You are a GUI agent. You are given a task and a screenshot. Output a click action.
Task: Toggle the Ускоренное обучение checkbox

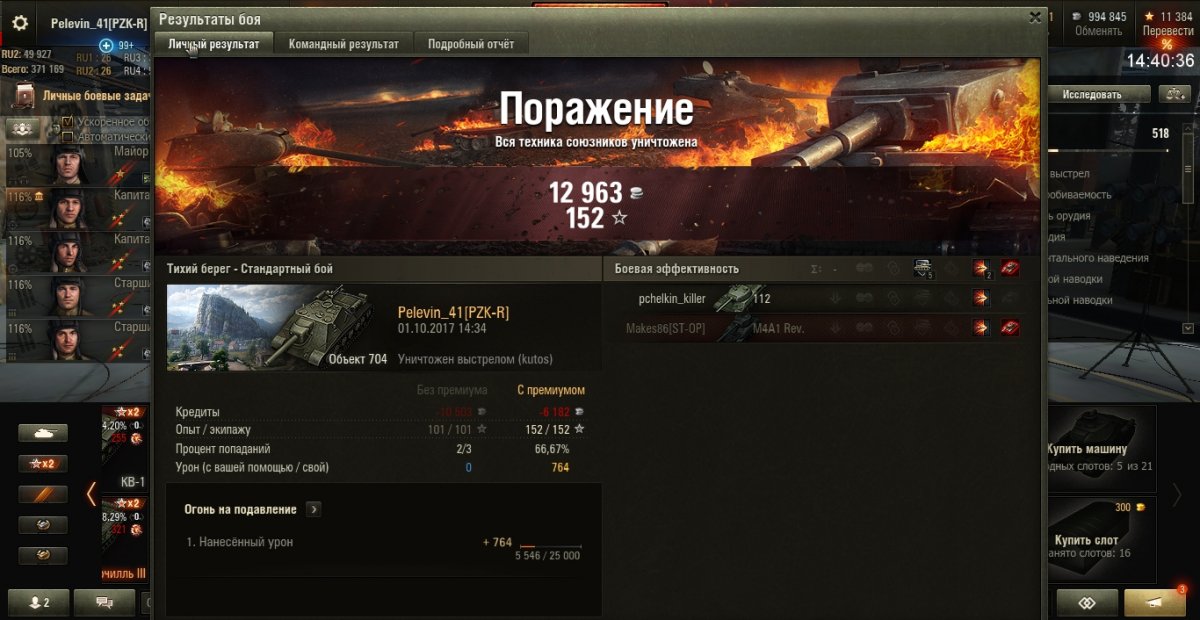click(68, 122)
